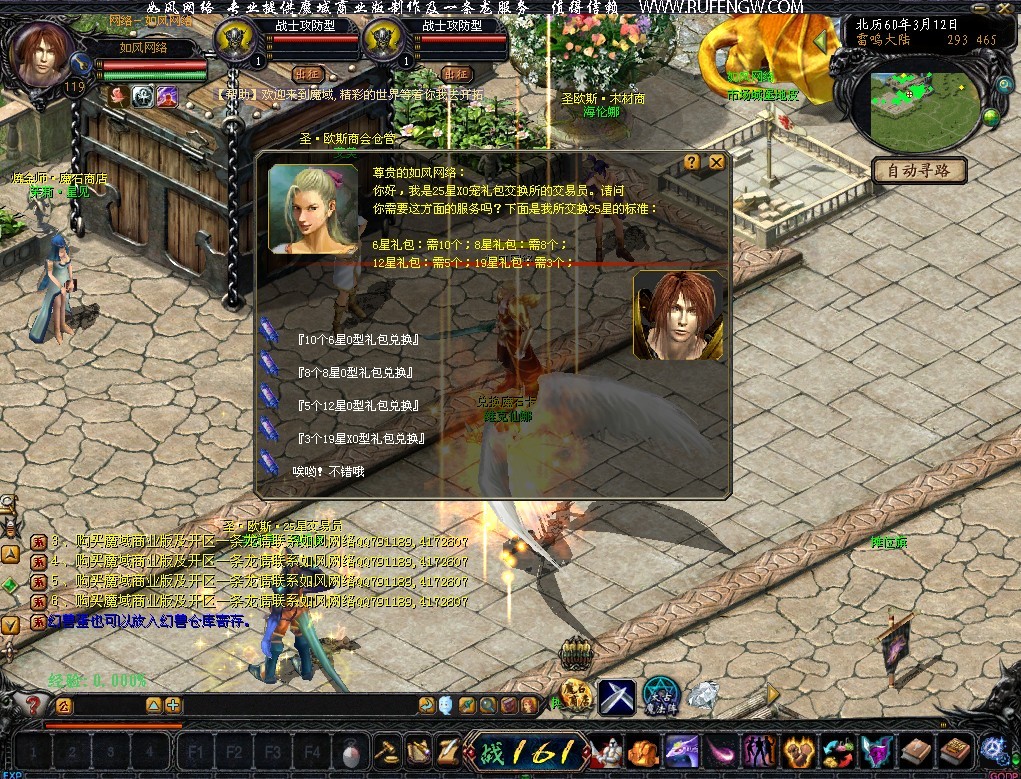Open the minimap view
The width and height of the screenshot is (1021, 779).
click(923, 105)
